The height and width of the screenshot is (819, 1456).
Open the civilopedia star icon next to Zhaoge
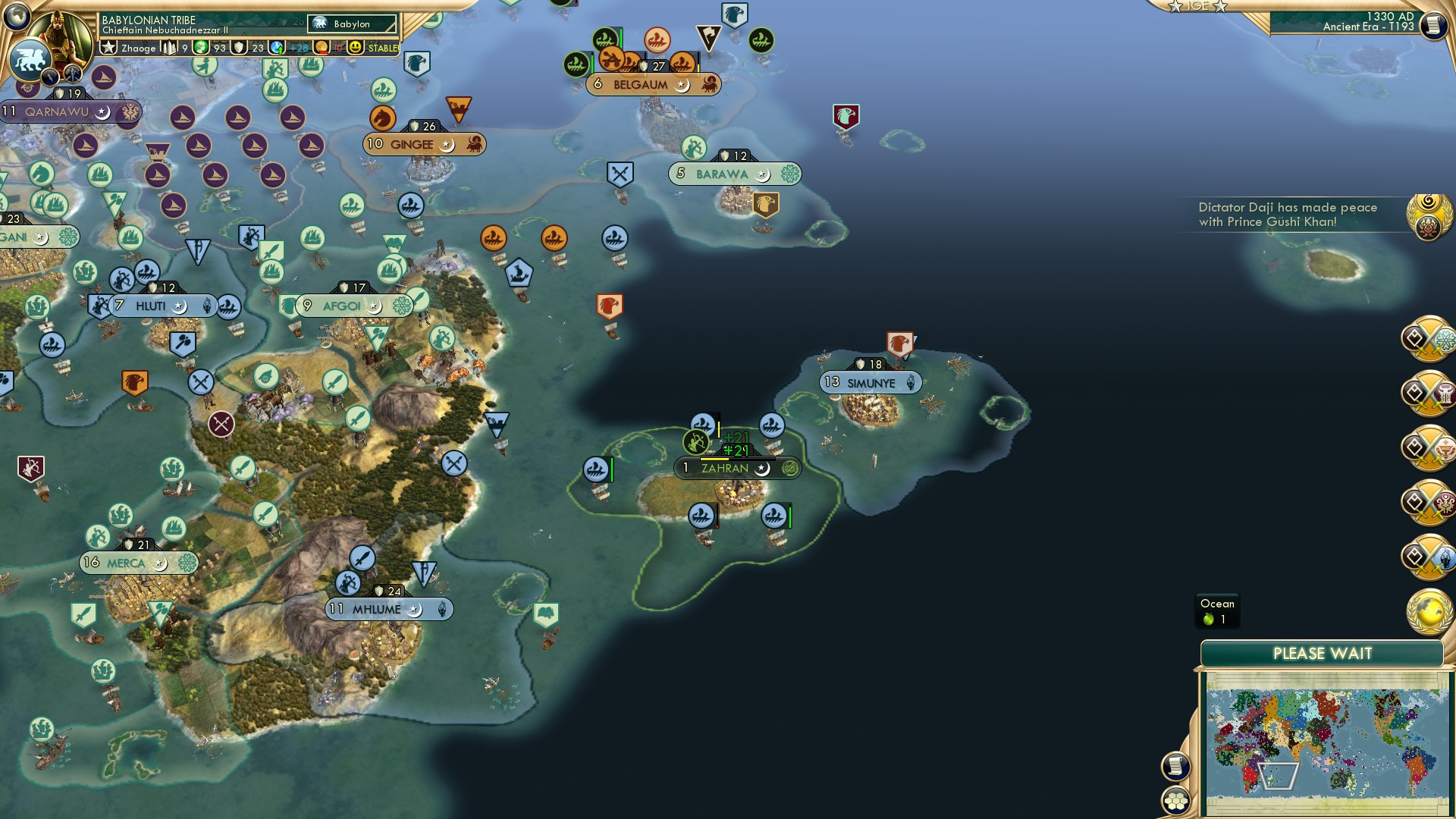pos(108,48)
